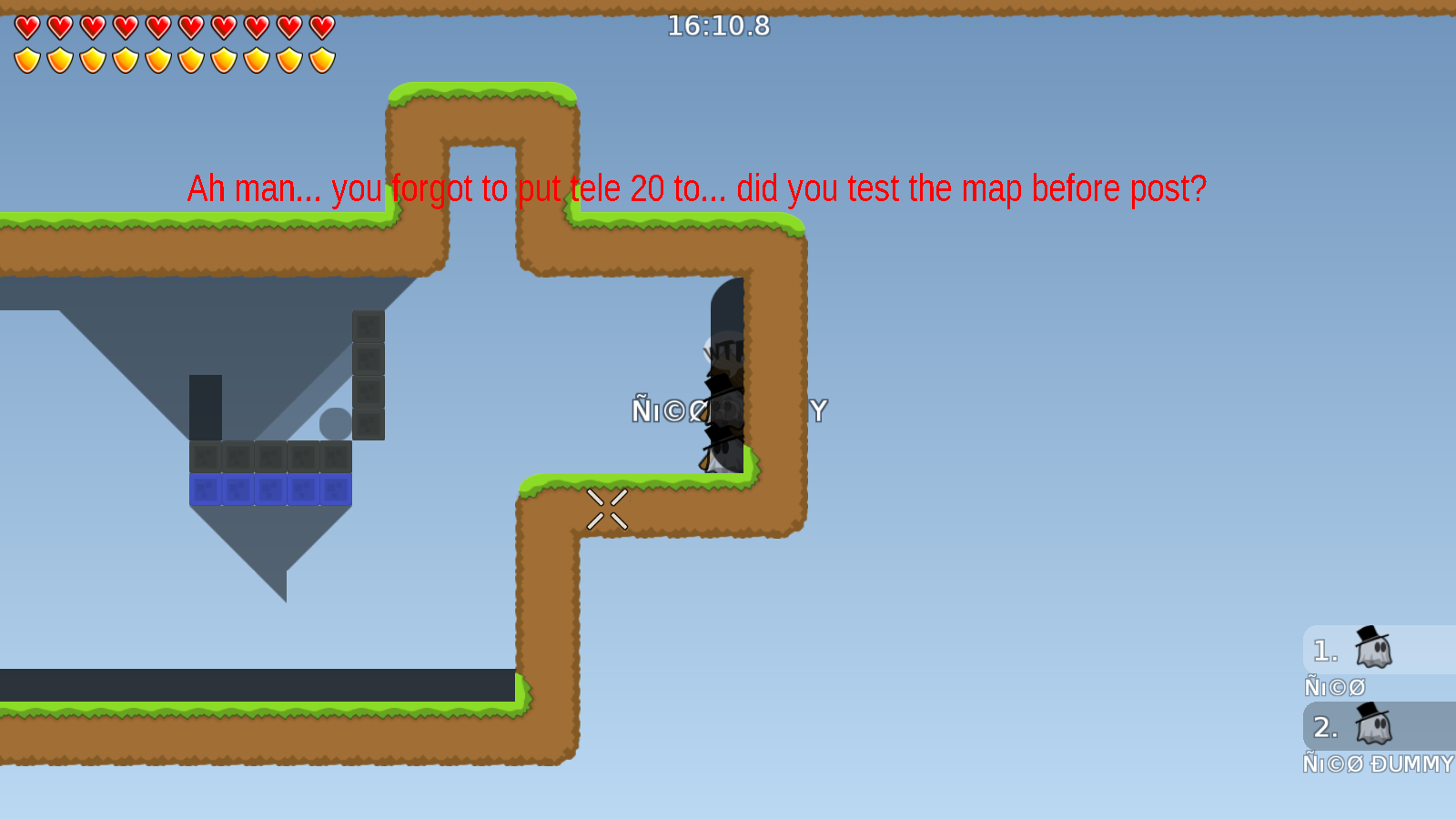The width and height of the screenshot is (1456, 819).
Task: Click the name Ñı©Ø under rank 1
Action: point(1336,686)
